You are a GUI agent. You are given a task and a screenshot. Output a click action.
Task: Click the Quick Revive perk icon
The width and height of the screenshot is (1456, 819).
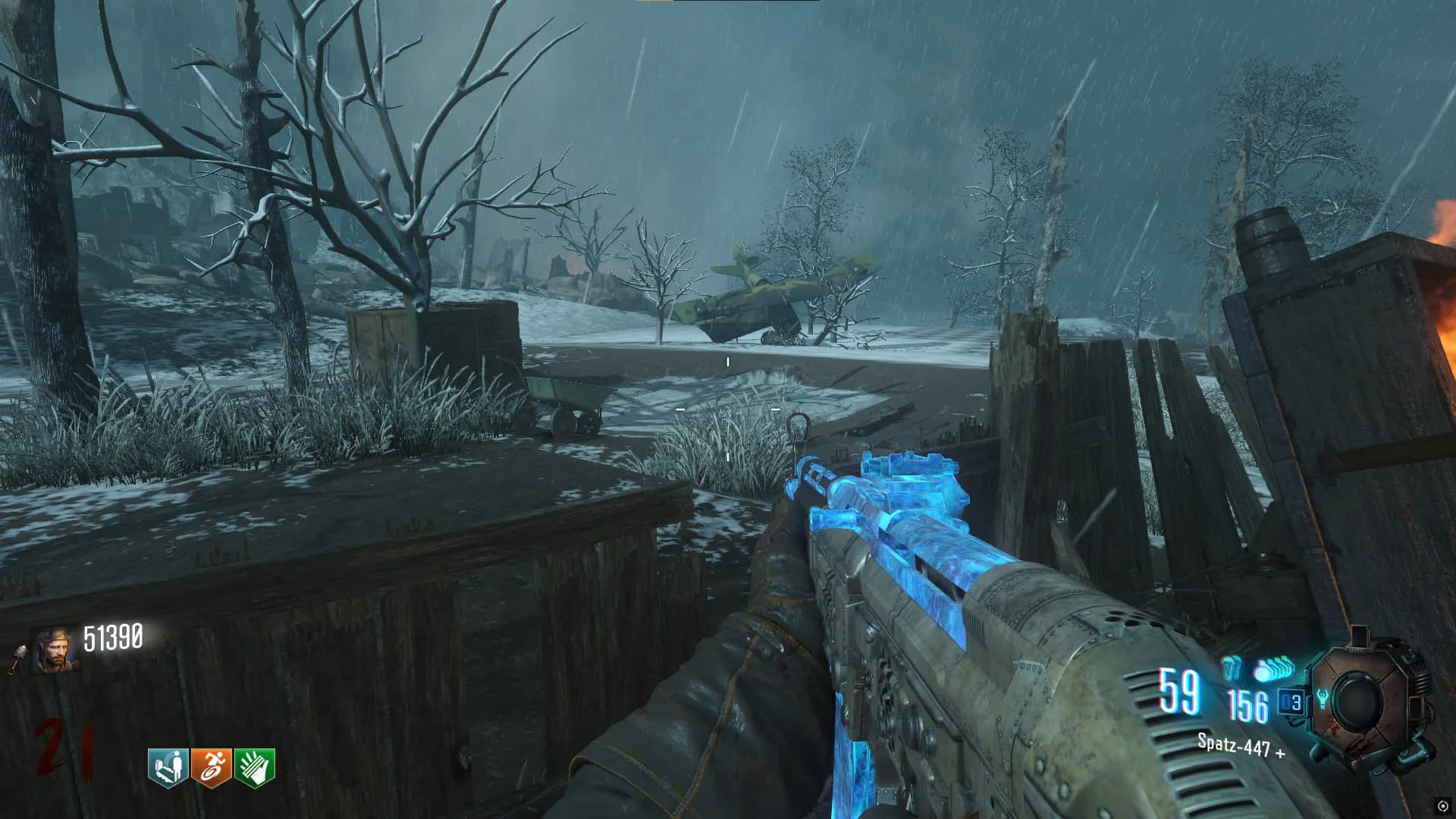tap(168, 767)
